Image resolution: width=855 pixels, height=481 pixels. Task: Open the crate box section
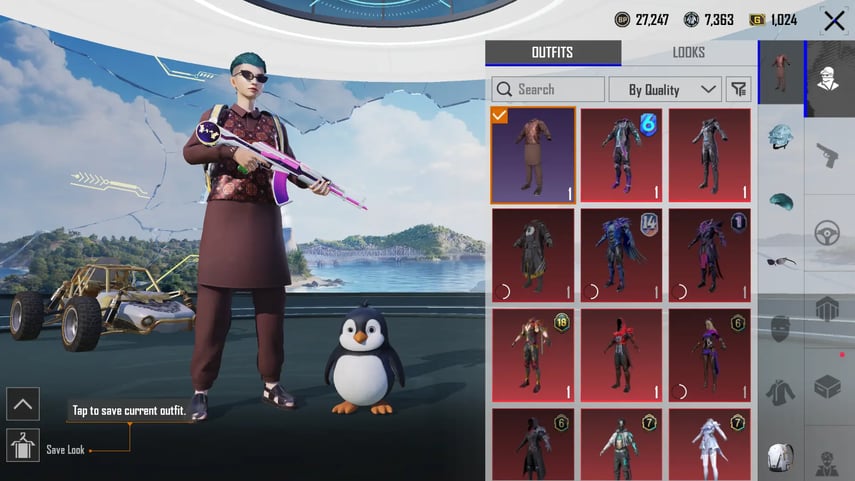pos(828,385)
